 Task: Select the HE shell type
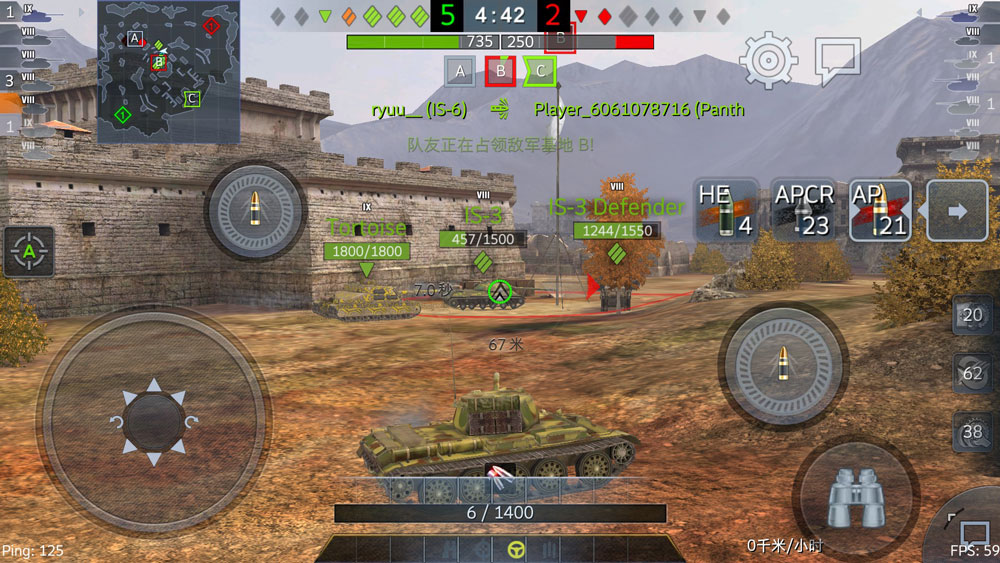tap(726, 210)
